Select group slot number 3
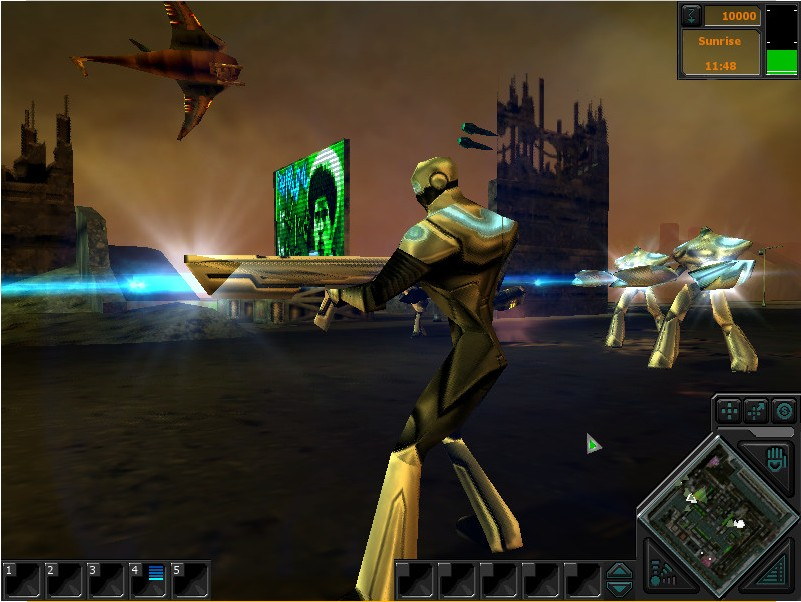 (x=106, y=579)
